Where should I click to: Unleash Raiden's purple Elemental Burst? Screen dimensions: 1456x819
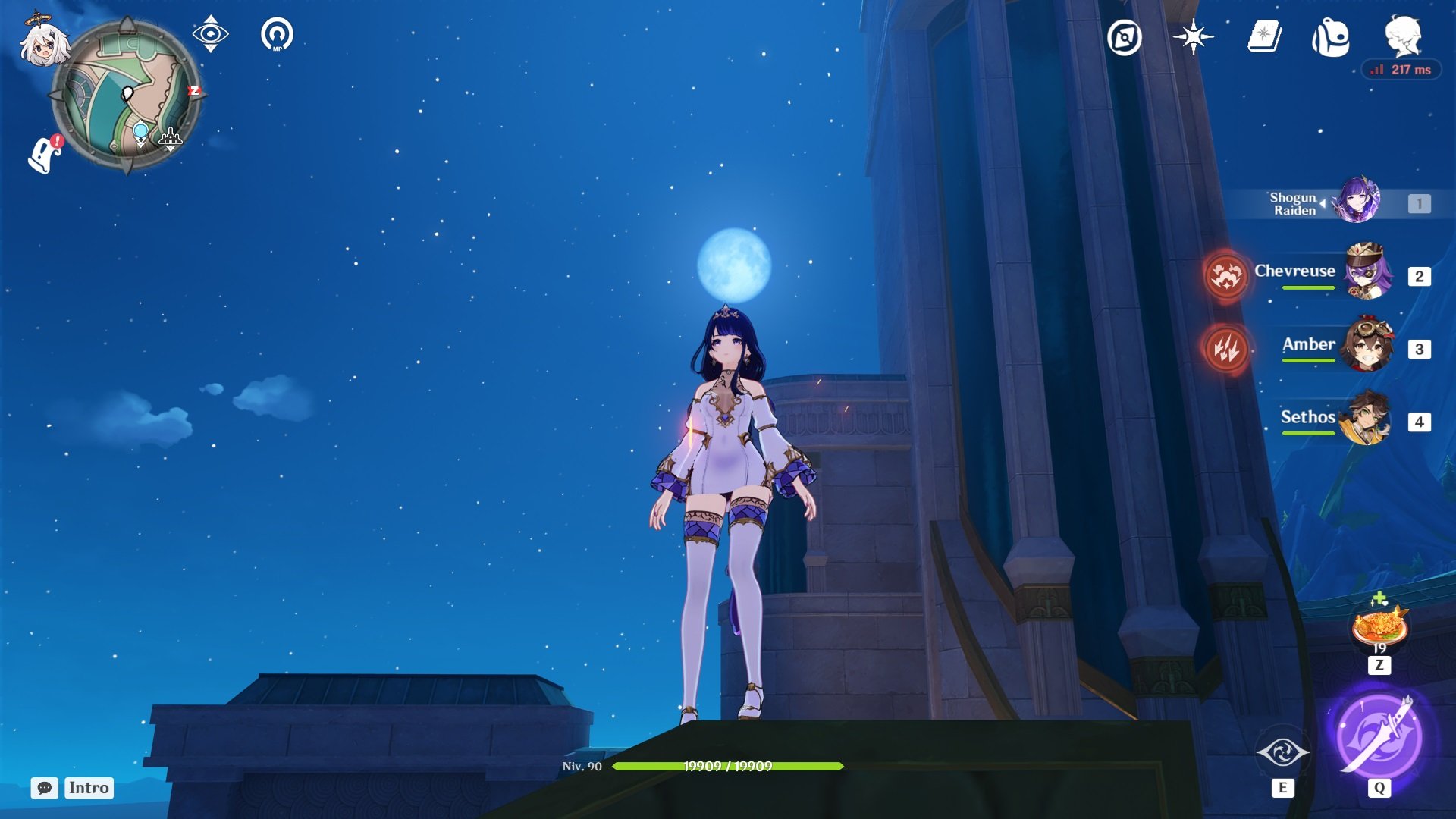coord(1379,736)
